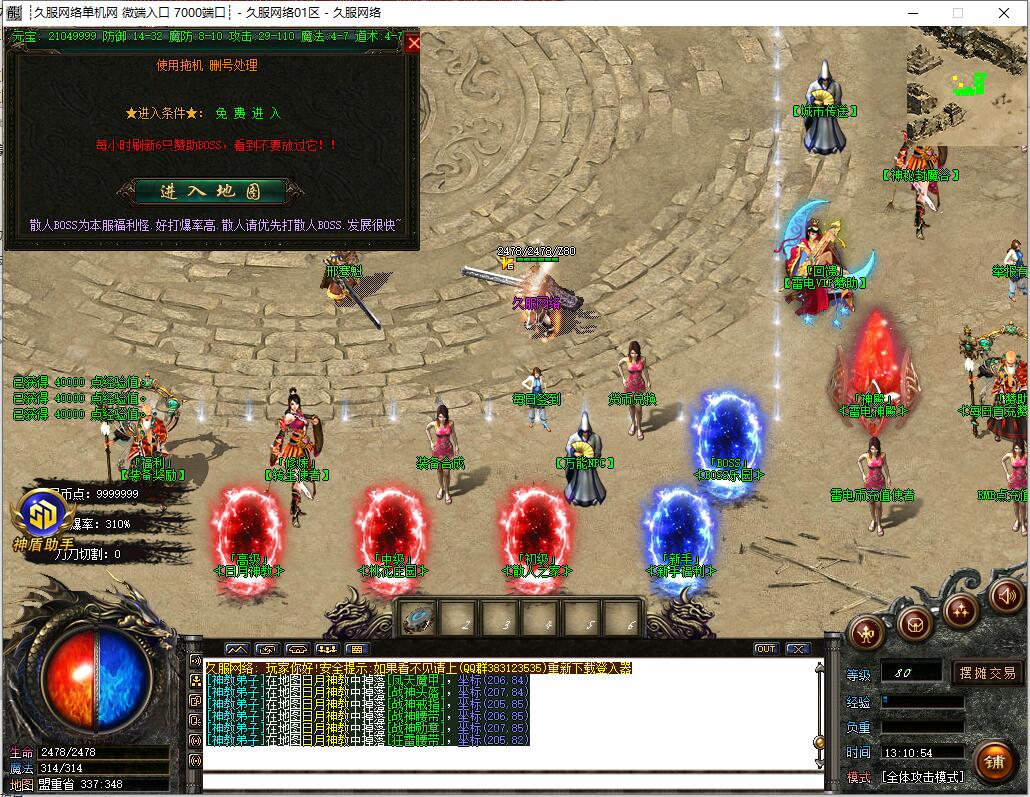Toggle the speaker sound icon

(1005, 597)
